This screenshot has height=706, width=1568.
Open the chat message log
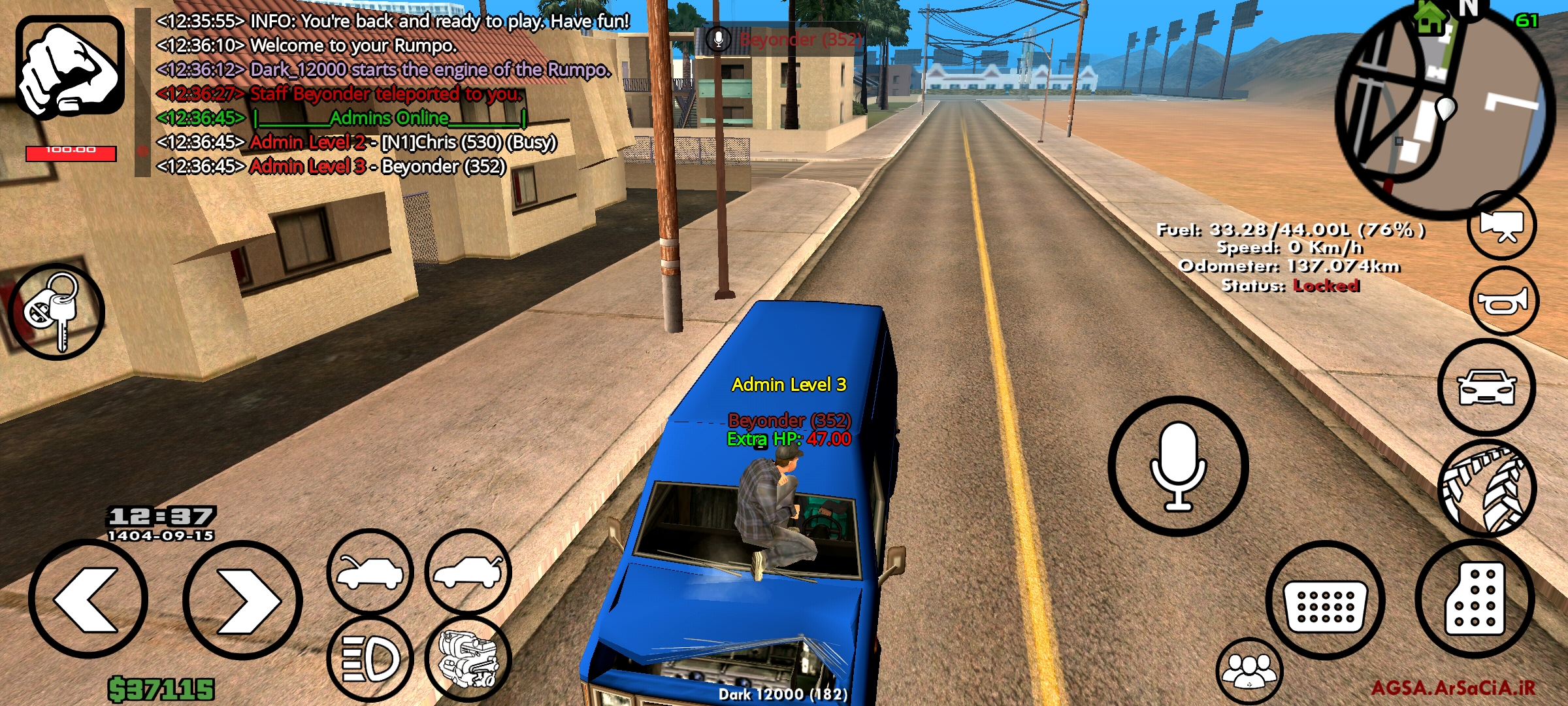(392, 92)
